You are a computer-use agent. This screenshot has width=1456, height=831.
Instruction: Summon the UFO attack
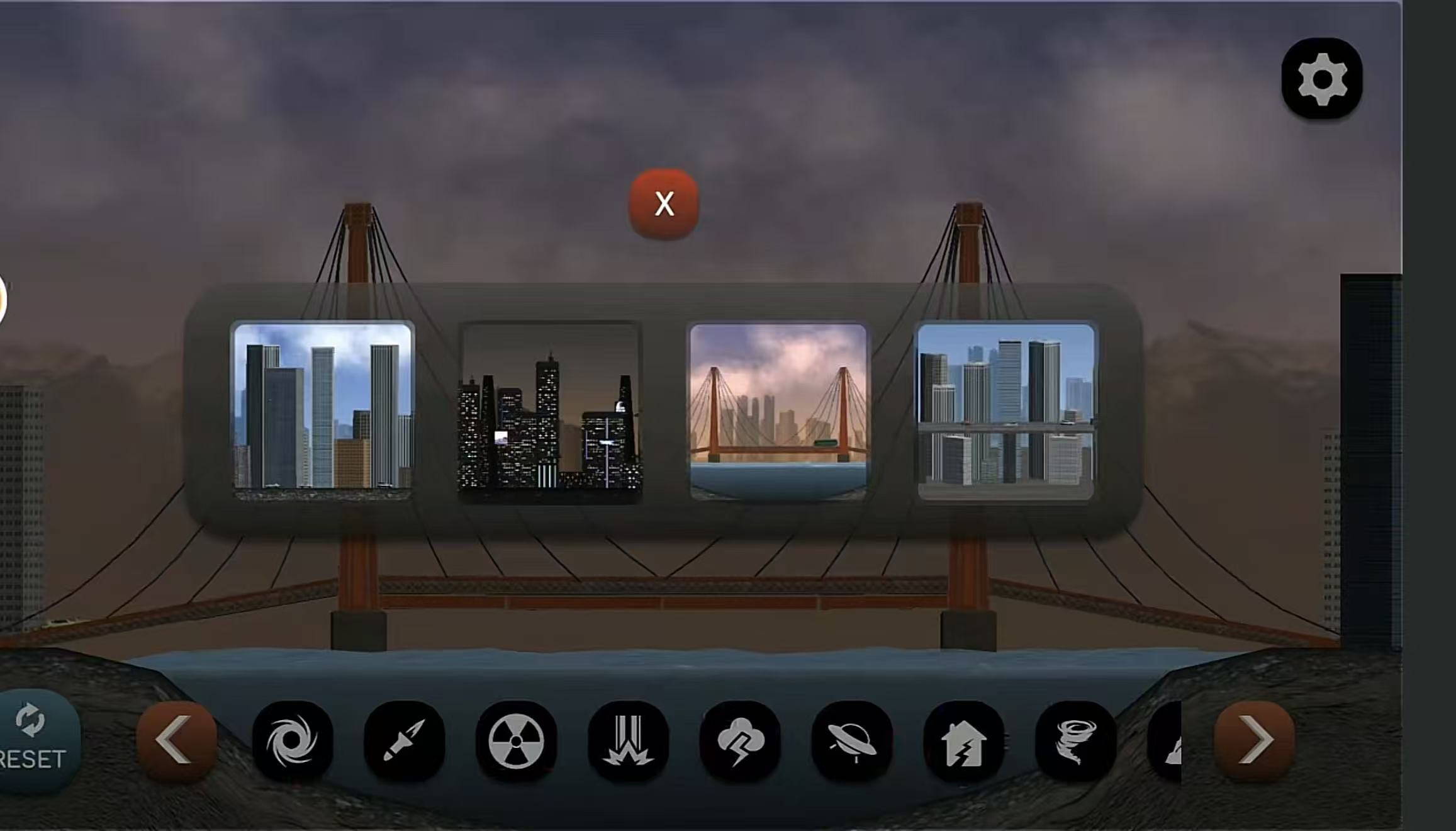(x=852, y=741)
